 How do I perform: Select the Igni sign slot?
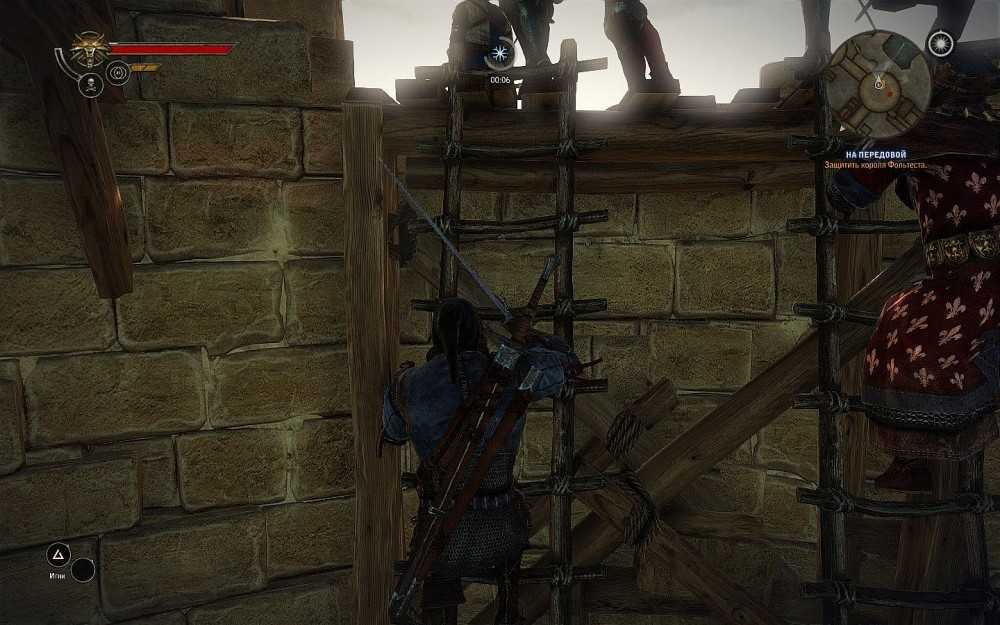[59, 554]
